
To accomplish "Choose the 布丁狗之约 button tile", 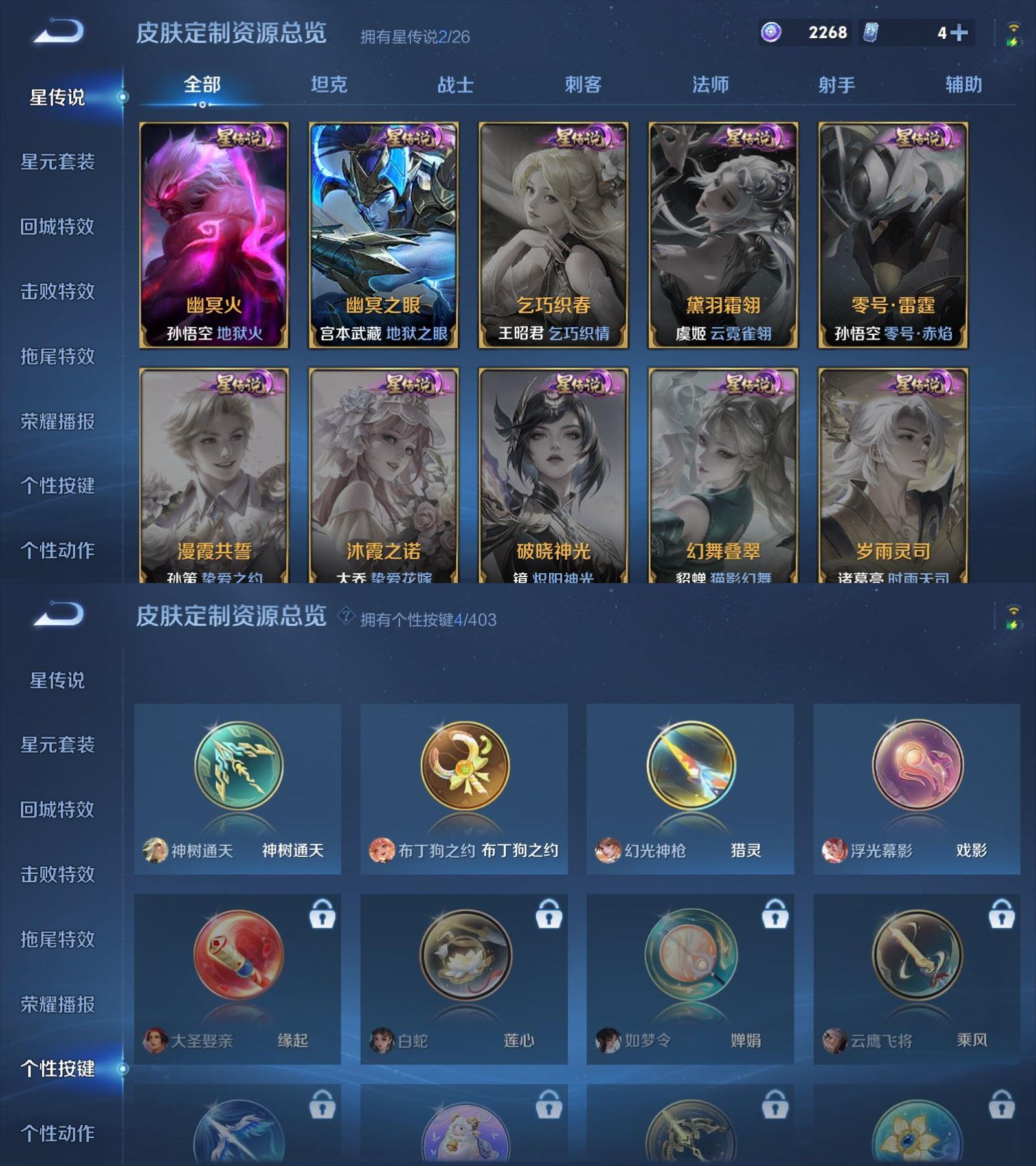I will (x=464, y=788).
